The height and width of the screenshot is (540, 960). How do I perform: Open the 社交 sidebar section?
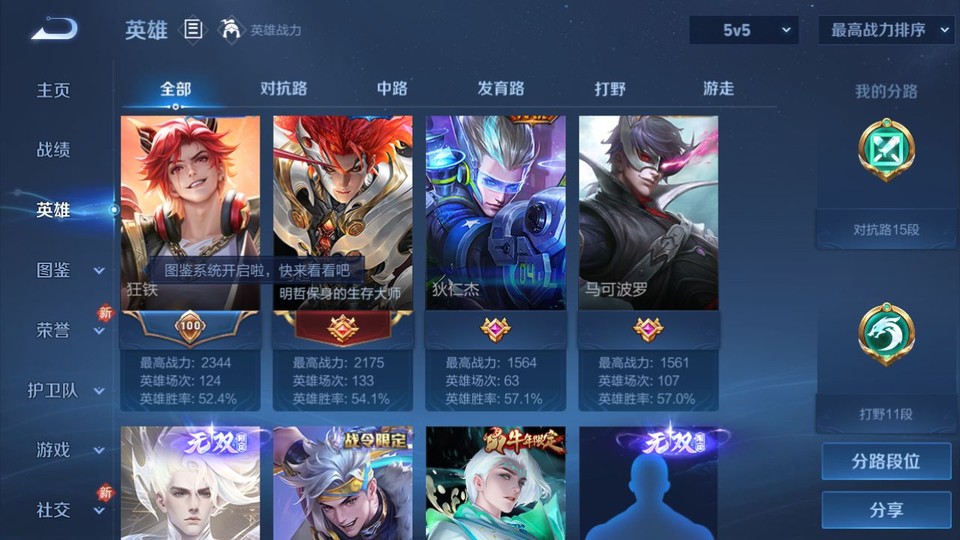pyautogui.click(x=66, y=510)
